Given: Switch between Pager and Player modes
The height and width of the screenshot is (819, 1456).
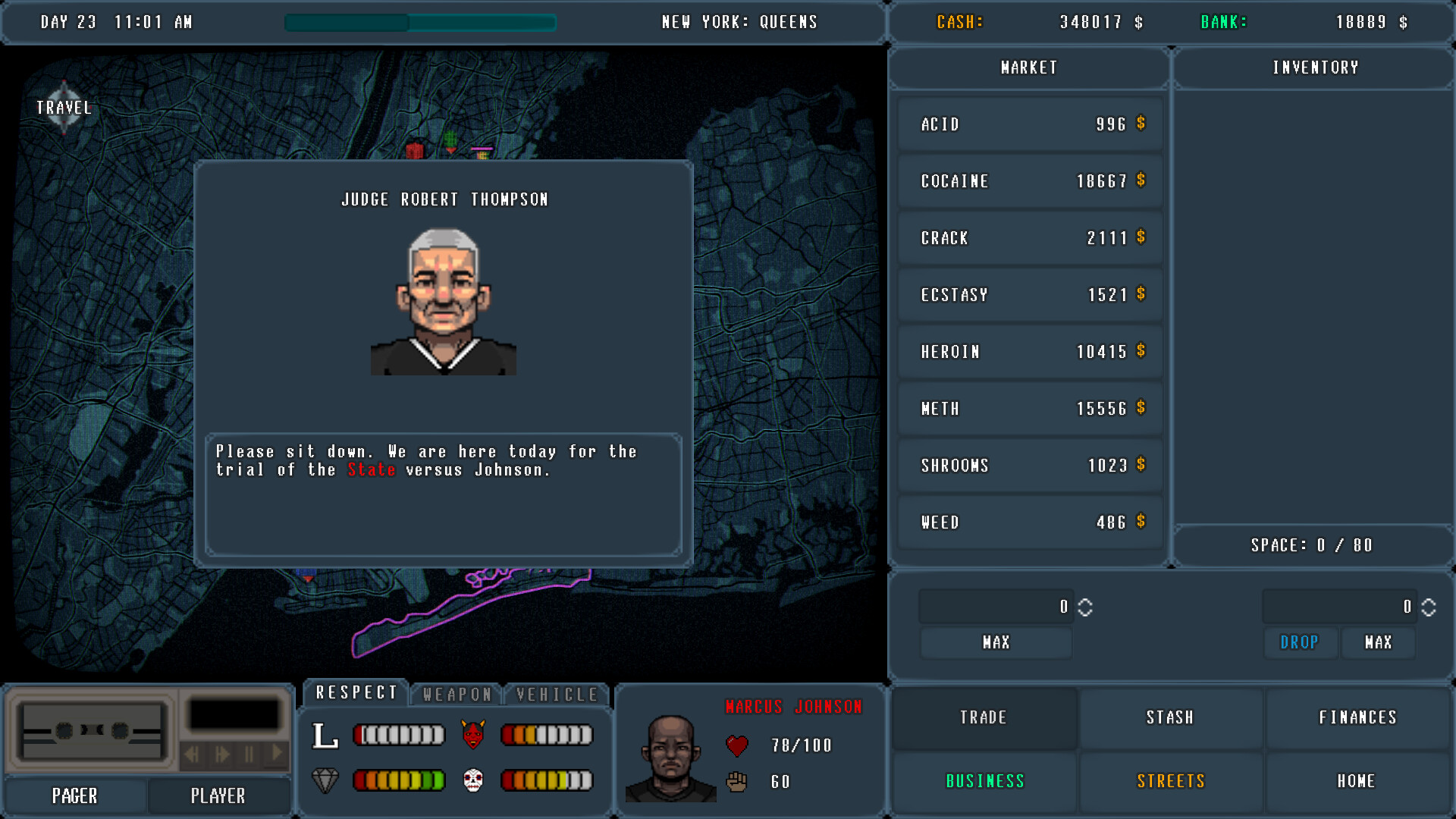Looking at the screenshot, I should 219,795.
